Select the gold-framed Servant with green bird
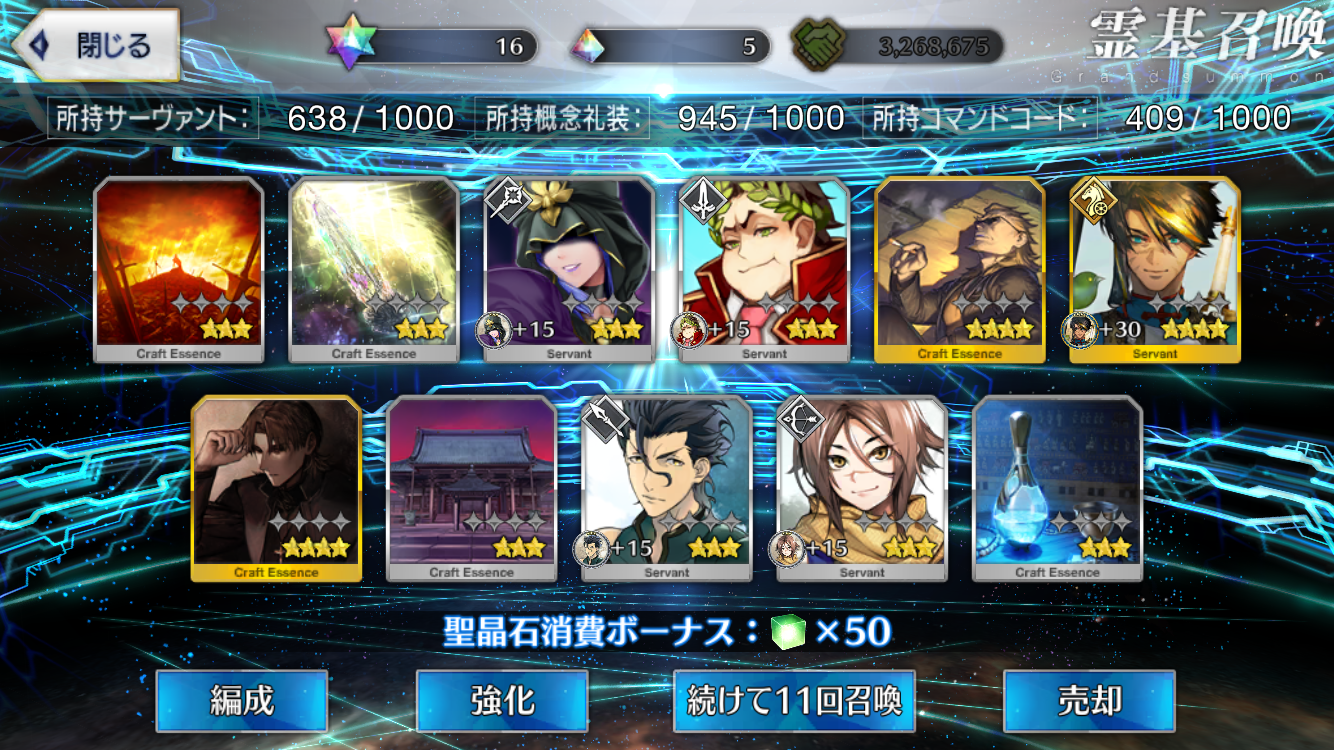The height and width of the screenshot is (750, 1334). point(1155,269)
